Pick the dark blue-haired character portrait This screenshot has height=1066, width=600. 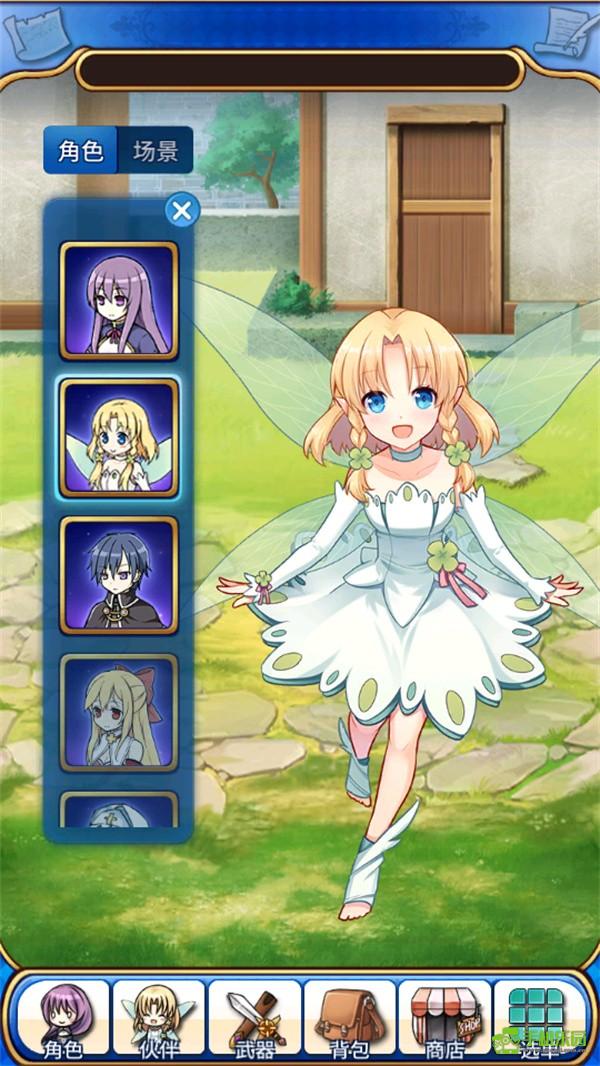tap(119, 575)
